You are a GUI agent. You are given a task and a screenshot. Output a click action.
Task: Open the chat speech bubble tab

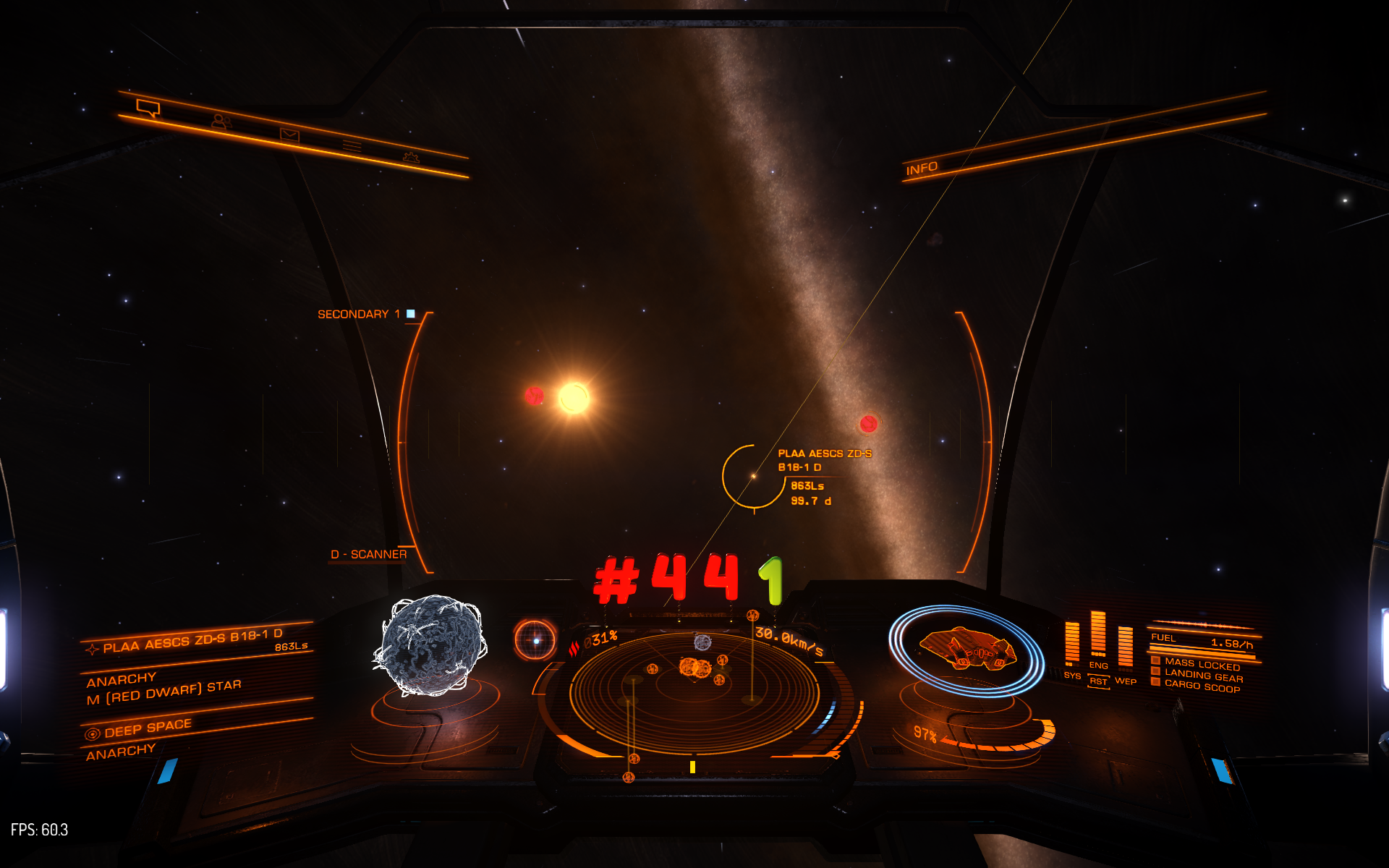click(x=148, y=109)
